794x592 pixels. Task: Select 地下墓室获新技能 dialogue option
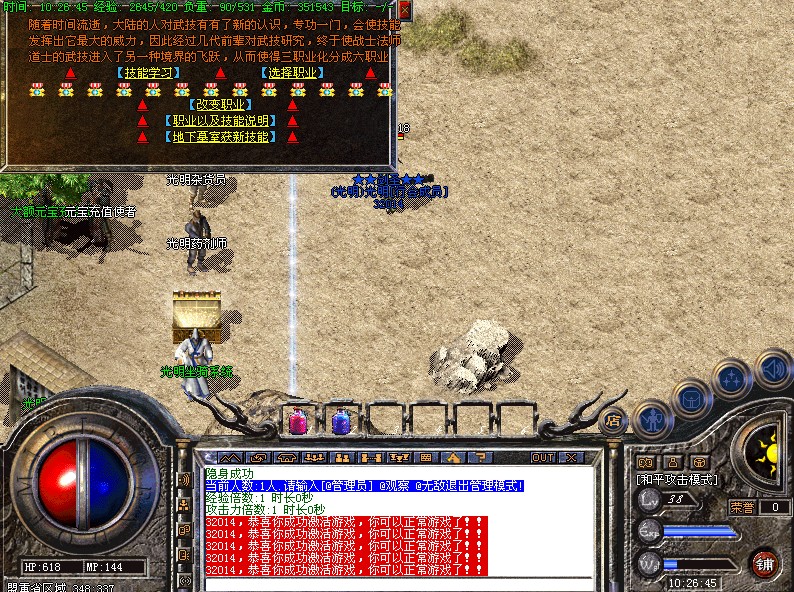[x=219, y=137]
